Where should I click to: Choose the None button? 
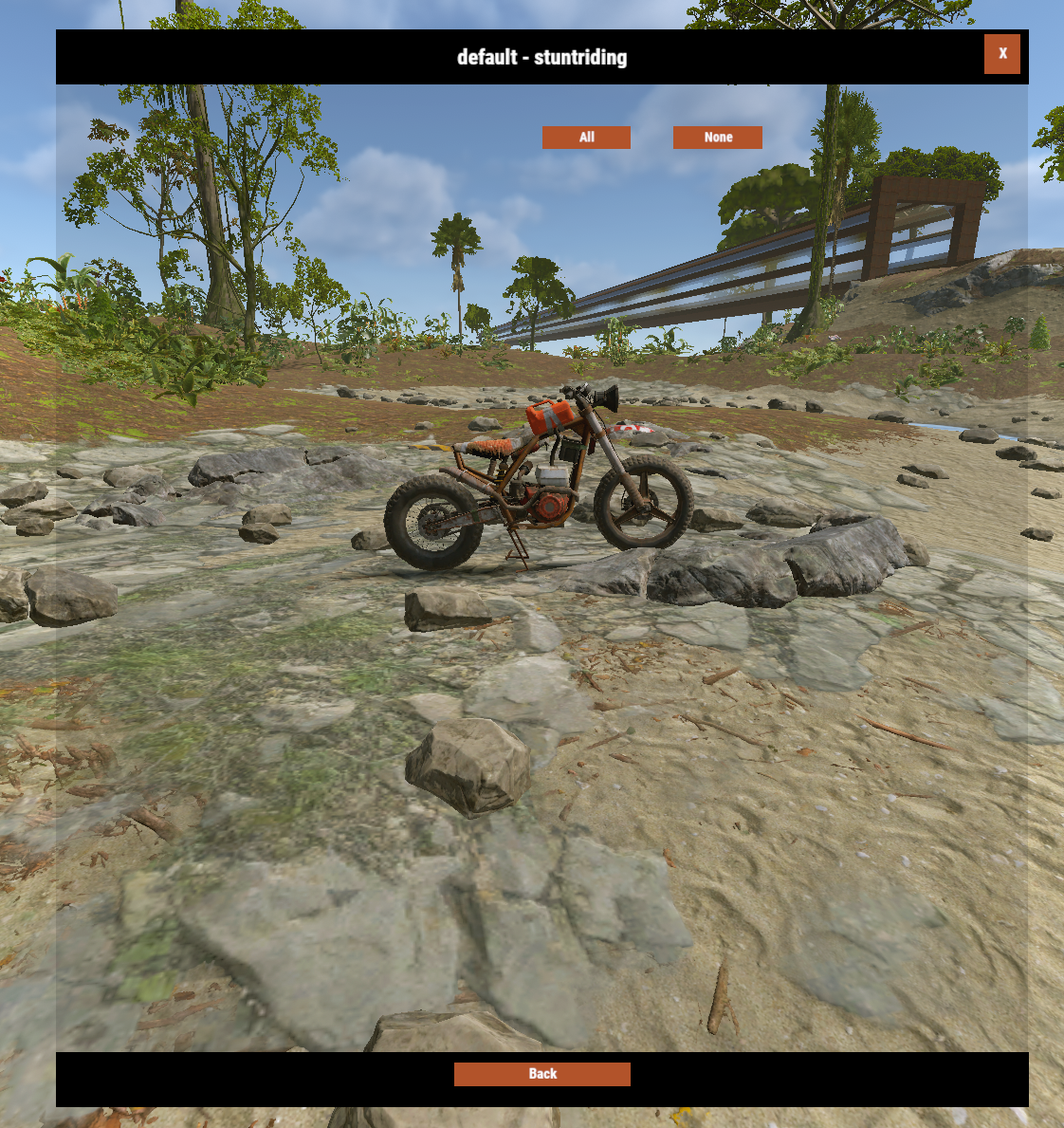click(x=717, y=138)
